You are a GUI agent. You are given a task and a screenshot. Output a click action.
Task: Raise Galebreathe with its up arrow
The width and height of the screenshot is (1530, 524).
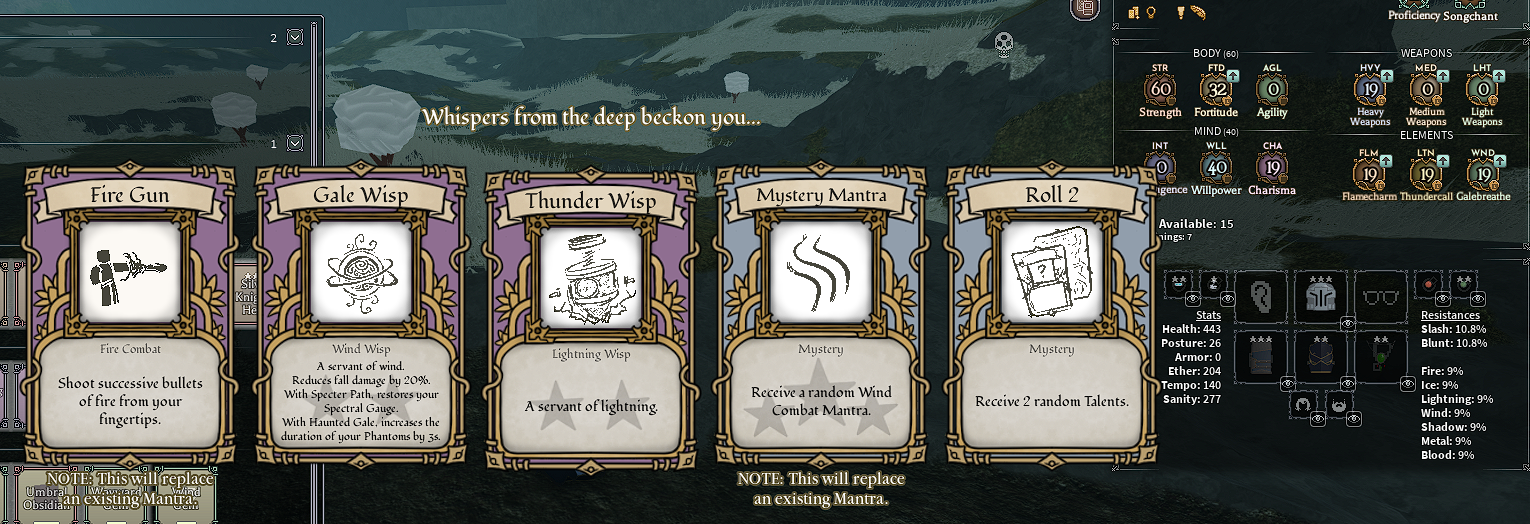tap(1499, 158)
